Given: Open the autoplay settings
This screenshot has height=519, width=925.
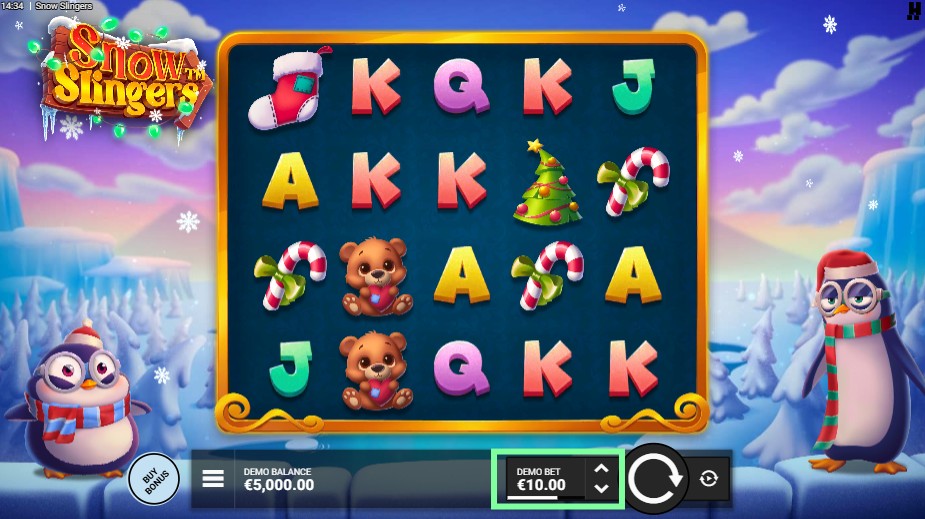Looking at the screenshot, I should point(709,479).
